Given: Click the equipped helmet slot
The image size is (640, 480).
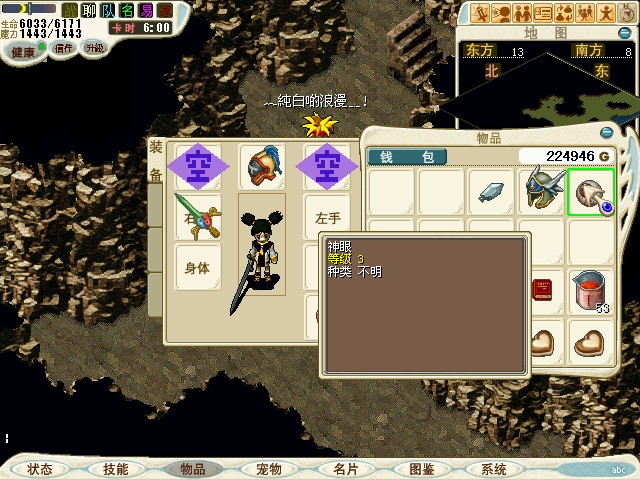Looking at the screenshot, I should pyautogui.click(x=262, y=165).
